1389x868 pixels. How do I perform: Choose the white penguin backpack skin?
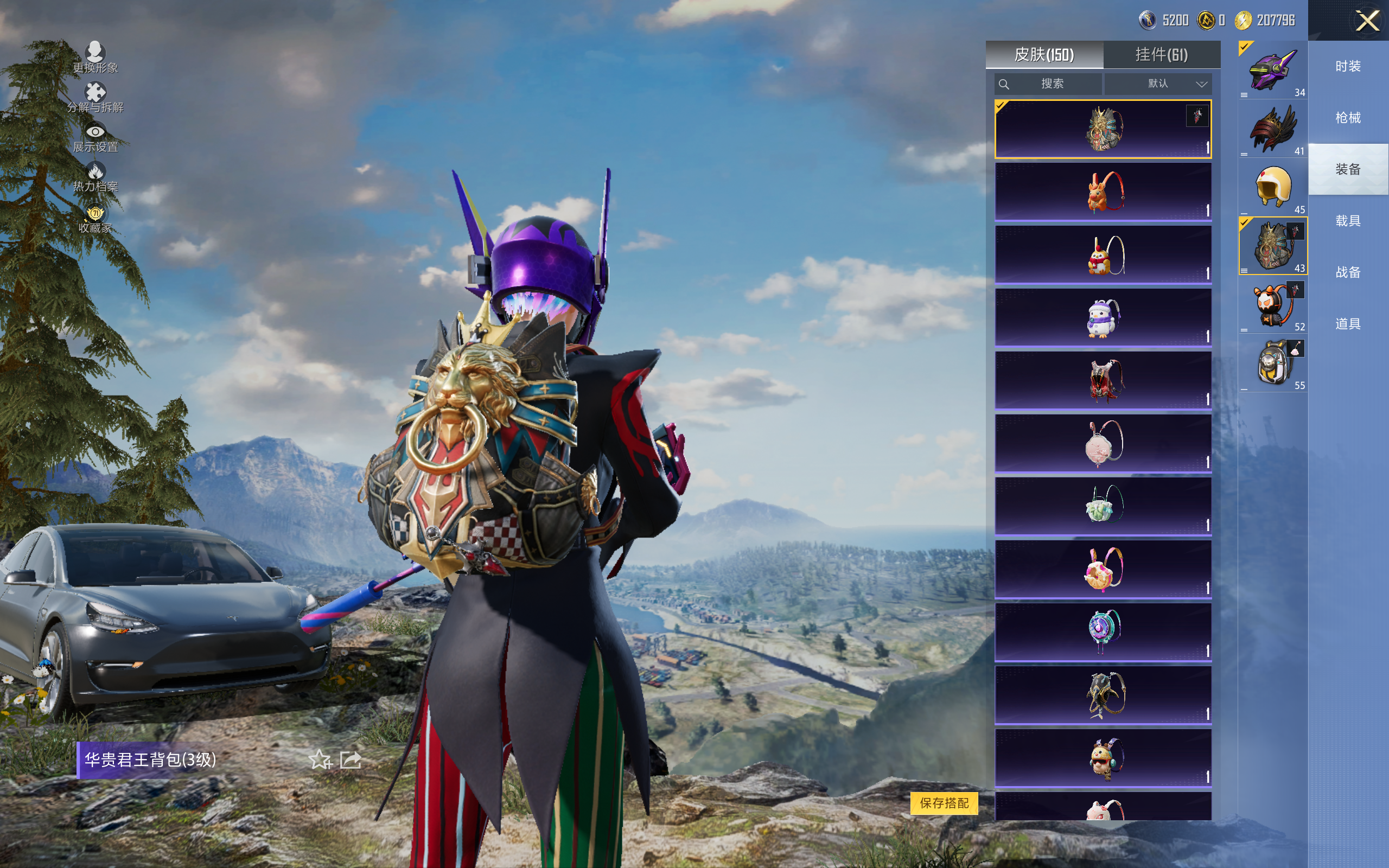coord(1103,318)
